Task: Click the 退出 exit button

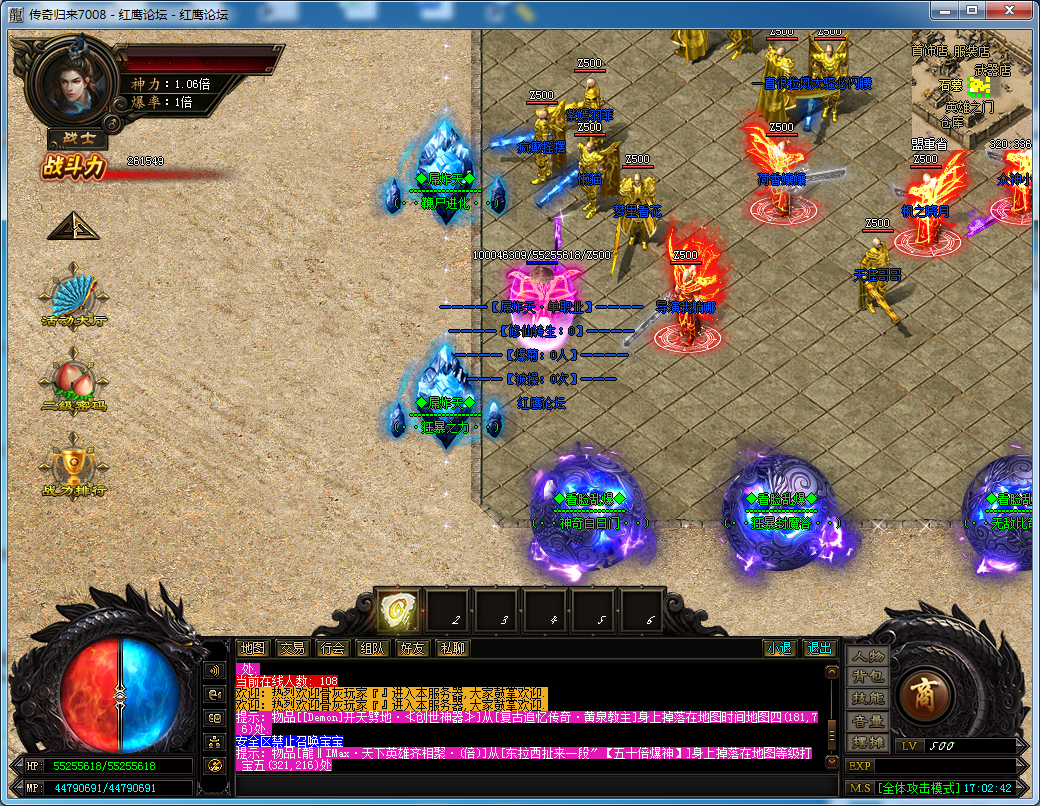Action: (819, 648)
